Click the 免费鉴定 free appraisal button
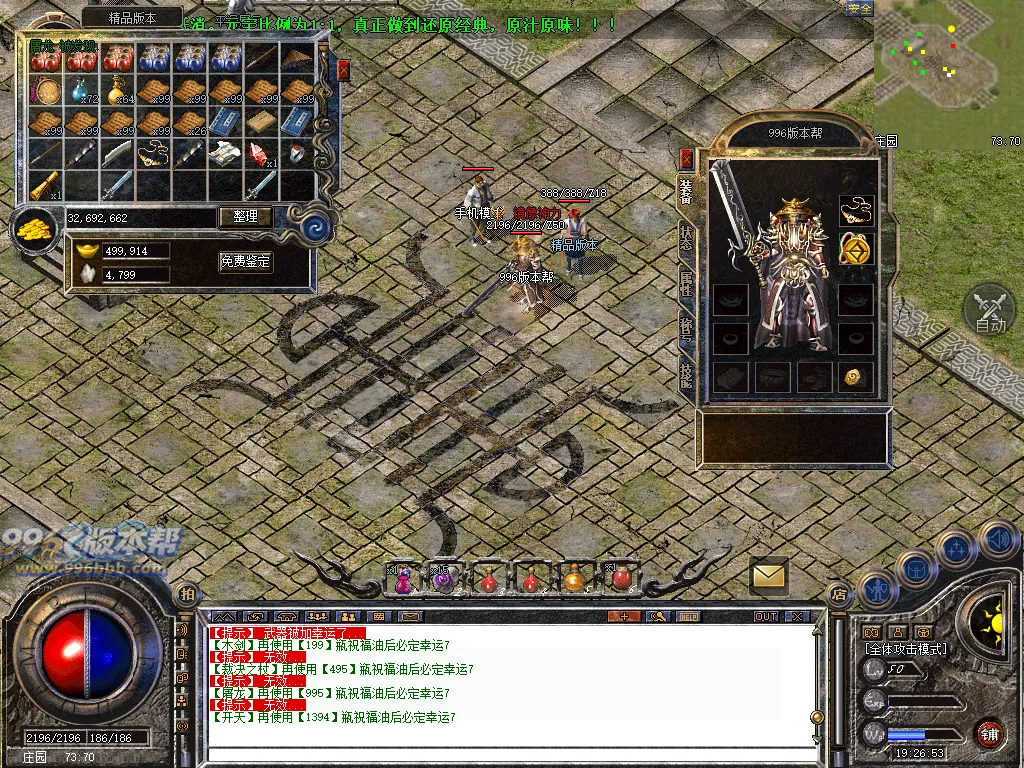 coord(245,261)
